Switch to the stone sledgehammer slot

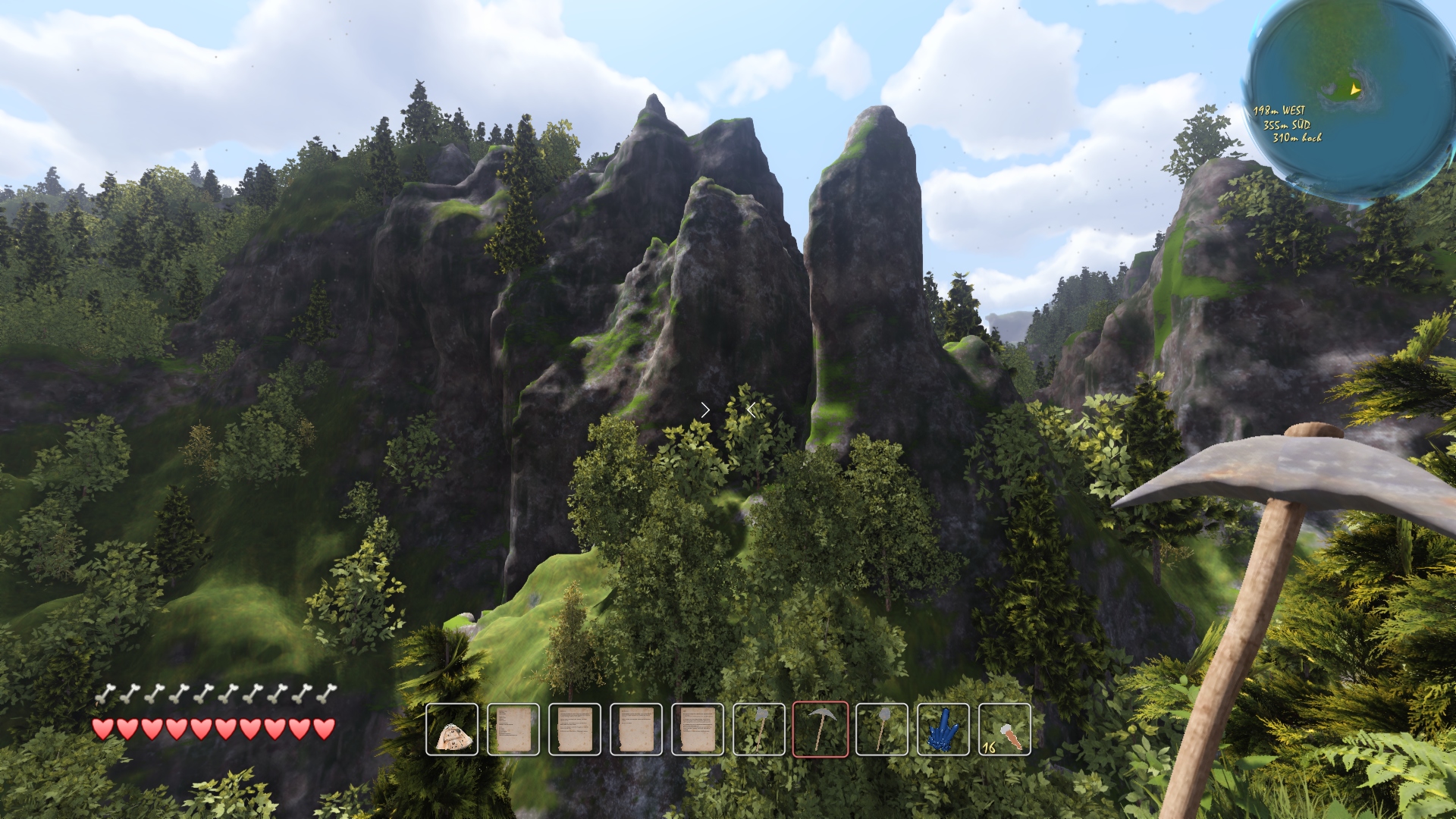pos(882,730)
